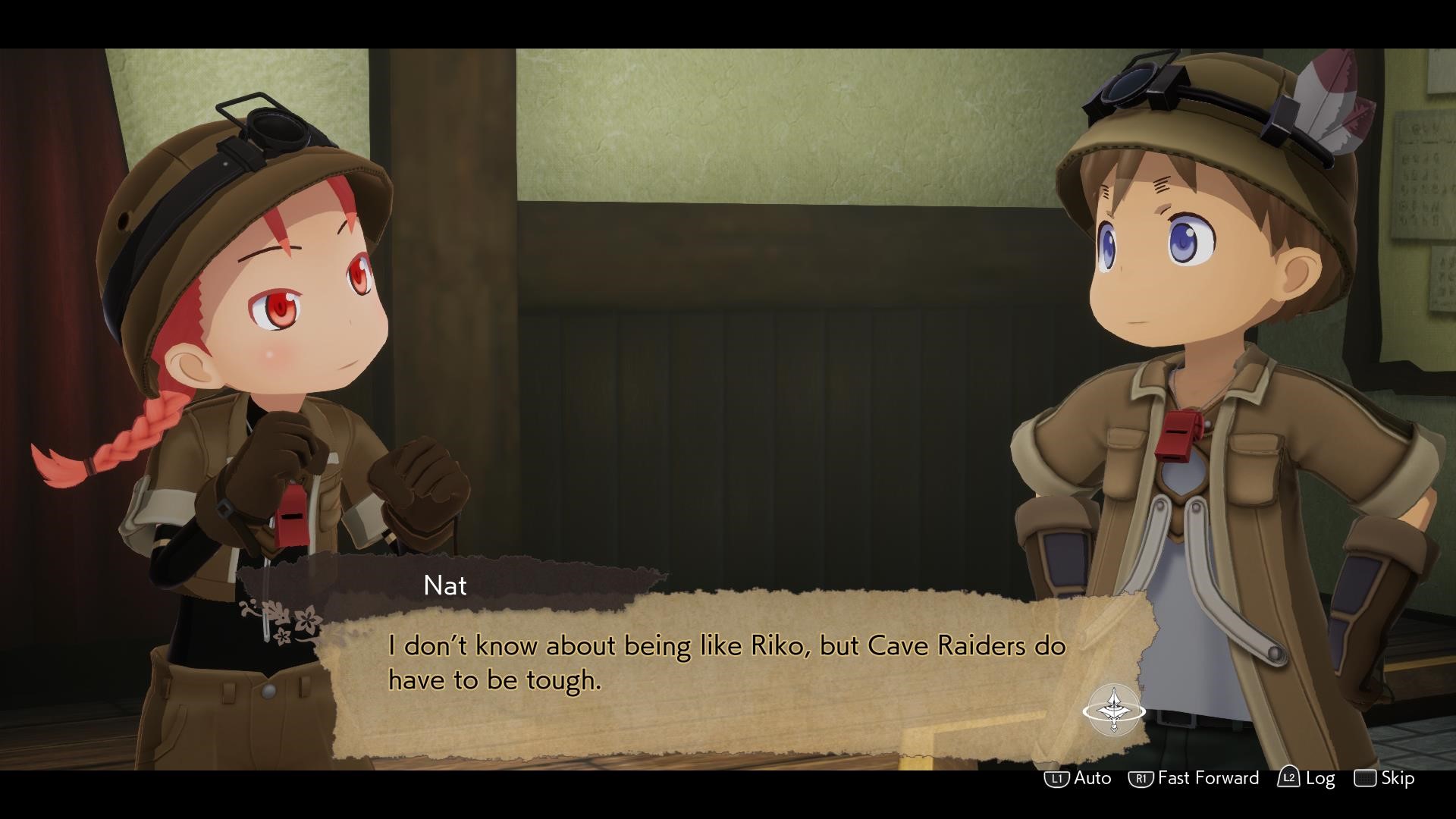Activate Fast Forward for the dialogue
Viewport: 1456px width, 819px height.
(x=1194, y=778)
